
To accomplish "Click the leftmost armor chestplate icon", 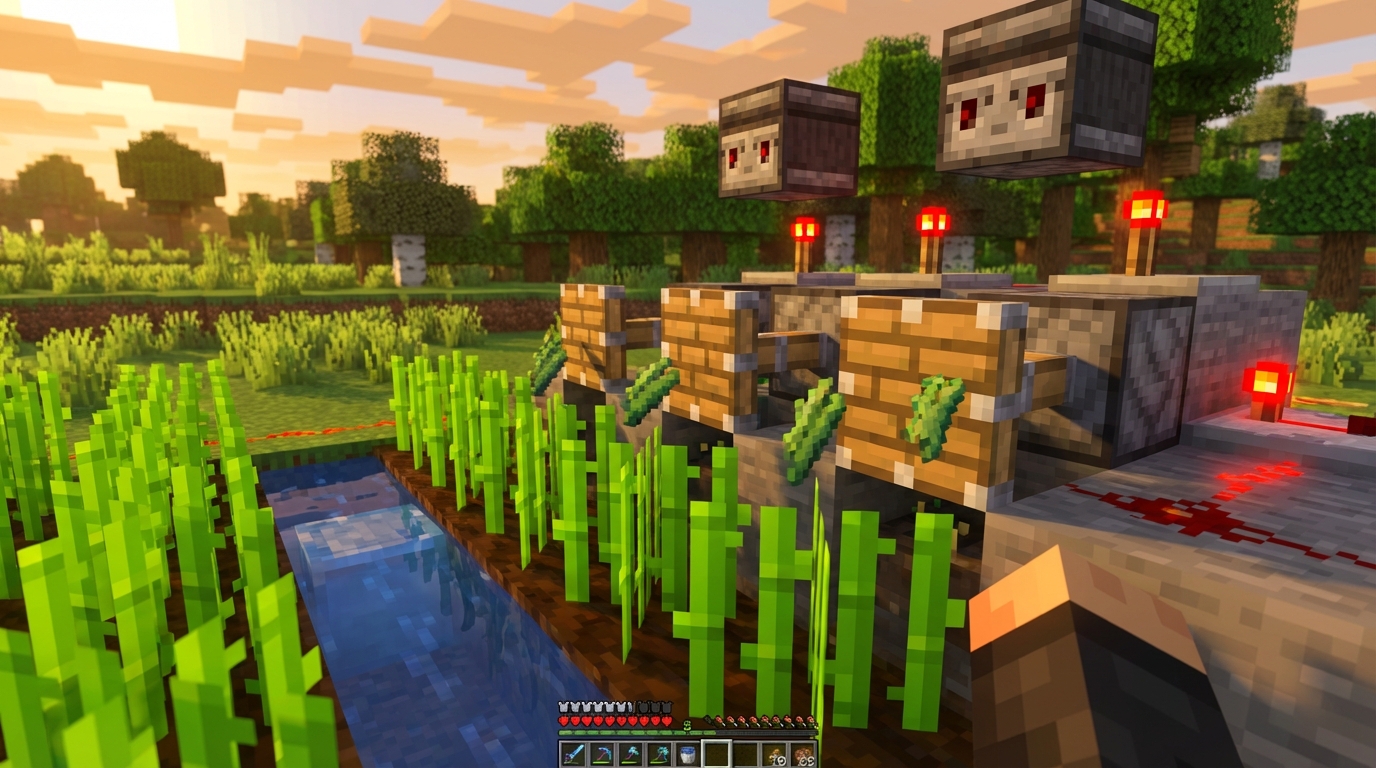I will point(562,707).
